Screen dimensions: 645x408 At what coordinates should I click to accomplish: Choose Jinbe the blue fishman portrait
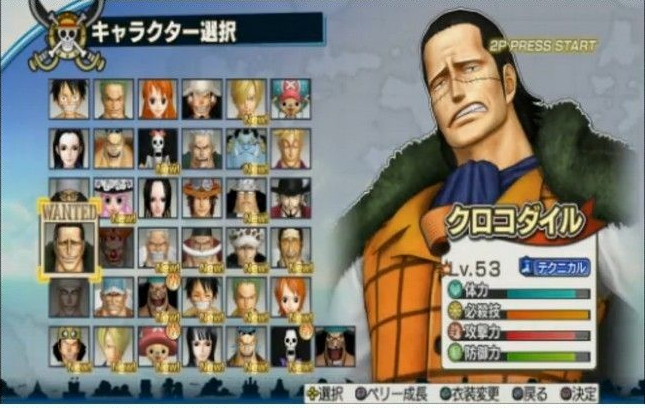click(245, 148)
